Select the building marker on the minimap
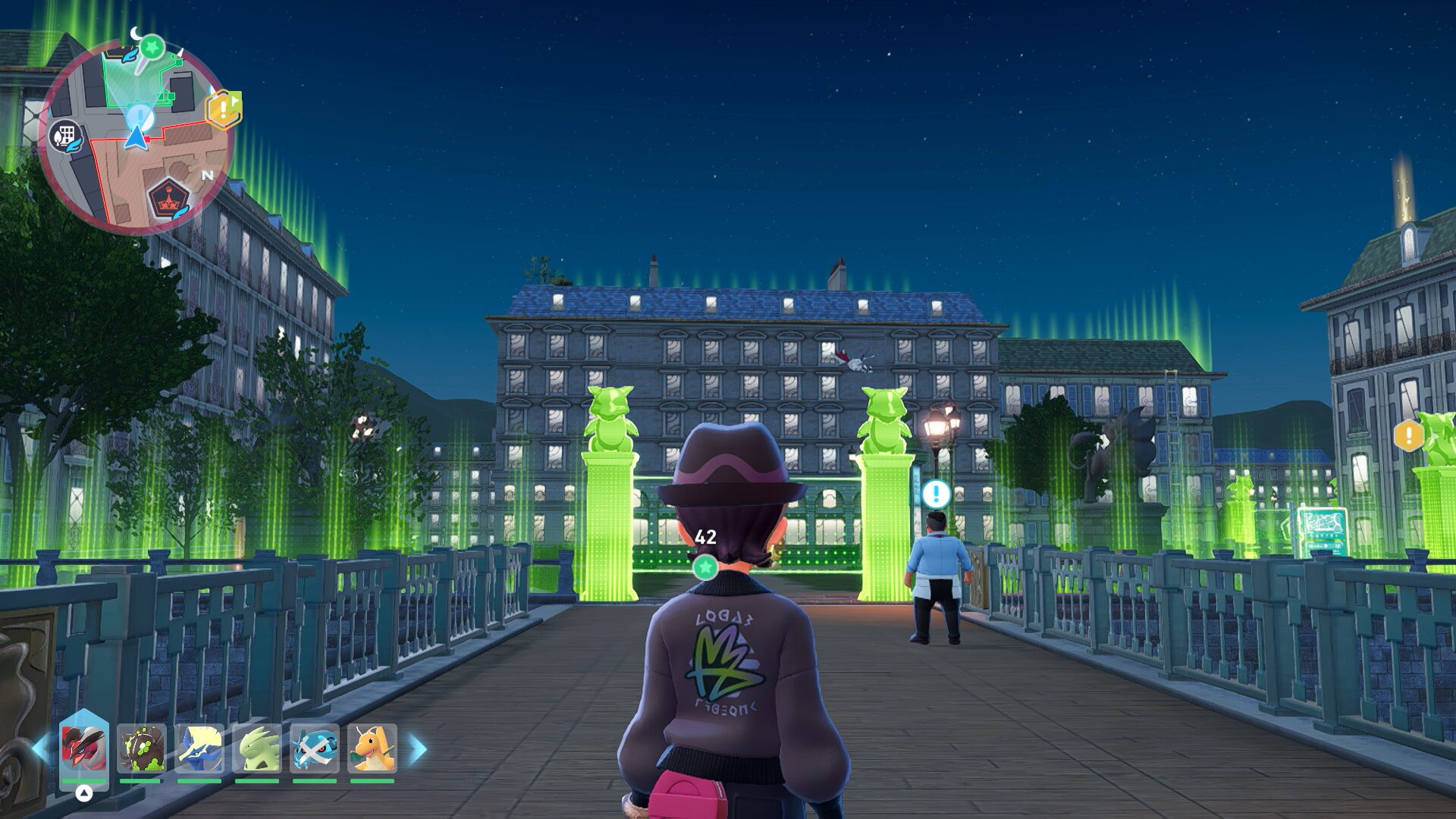Screen dimensions: 1456x819 point(65,136)
